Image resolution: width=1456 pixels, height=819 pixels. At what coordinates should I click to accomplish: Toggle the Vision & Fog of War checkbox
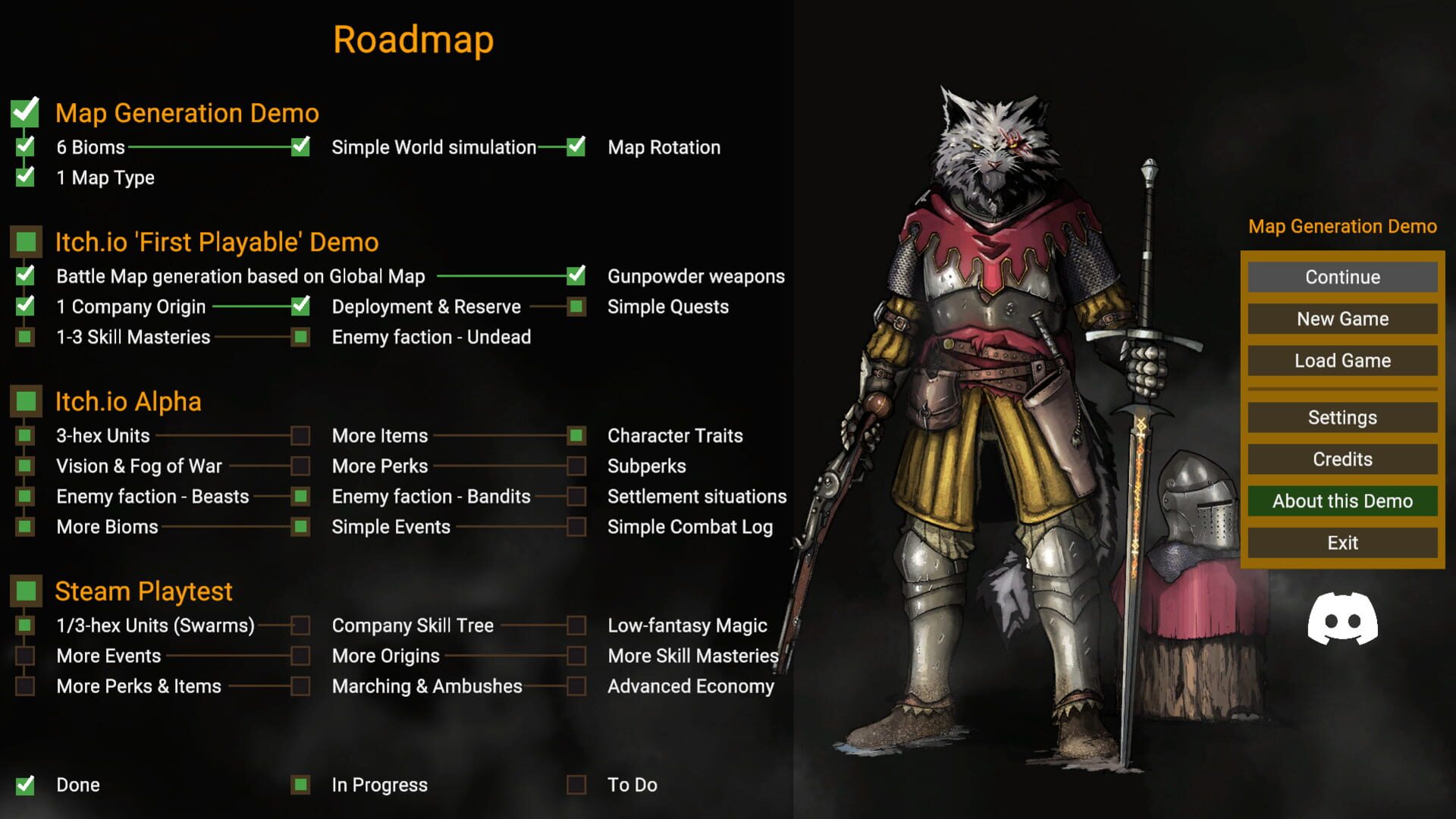coord(25,466)
